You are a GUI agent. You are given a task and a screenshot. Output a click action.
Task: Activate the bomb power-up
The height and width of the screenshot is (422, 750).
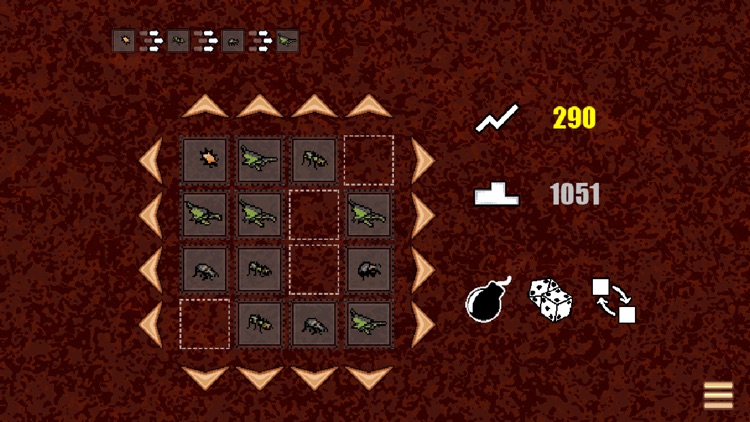click(488, 300)
